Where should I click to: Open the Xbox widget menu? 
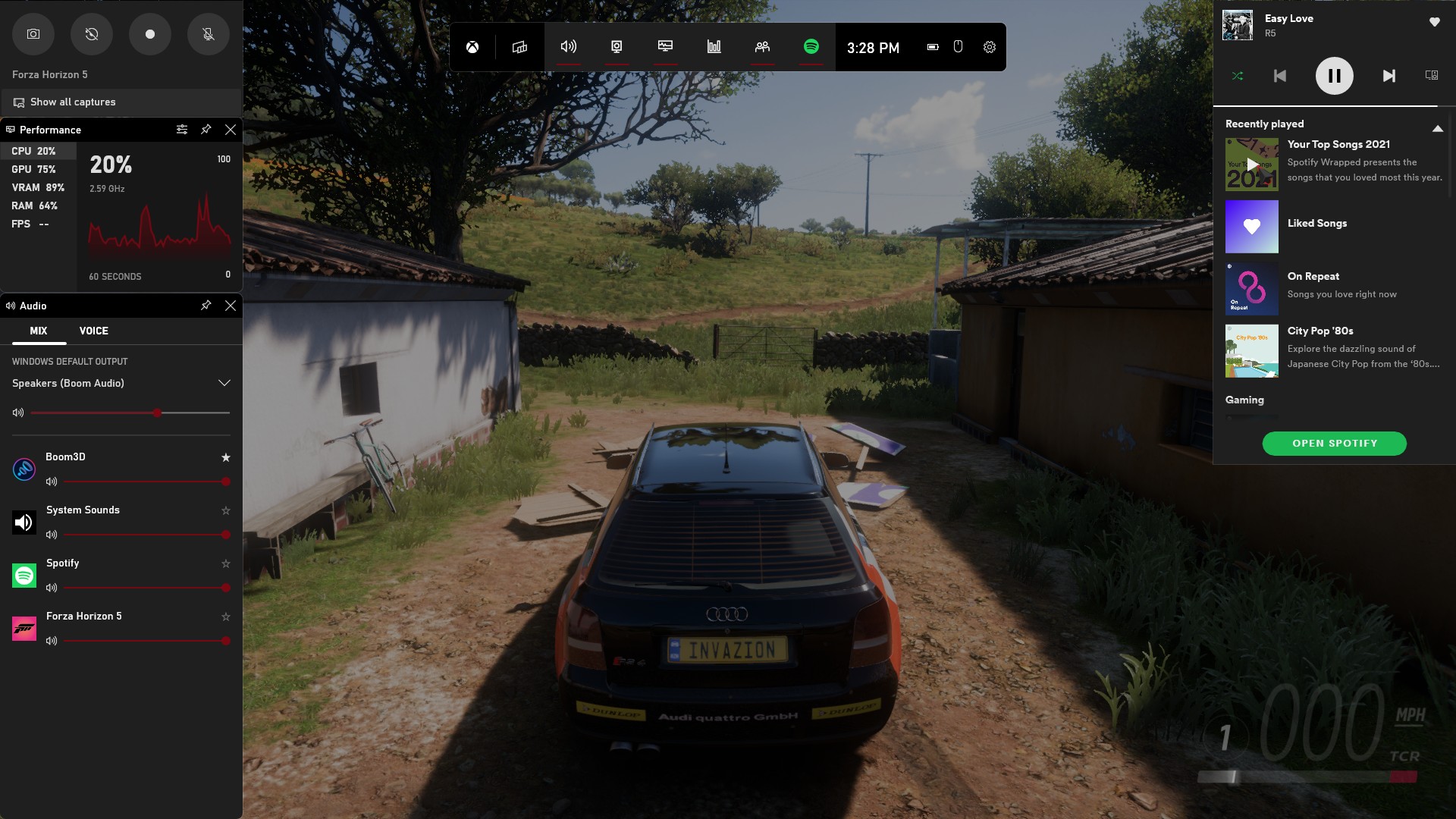pos(472,47)
